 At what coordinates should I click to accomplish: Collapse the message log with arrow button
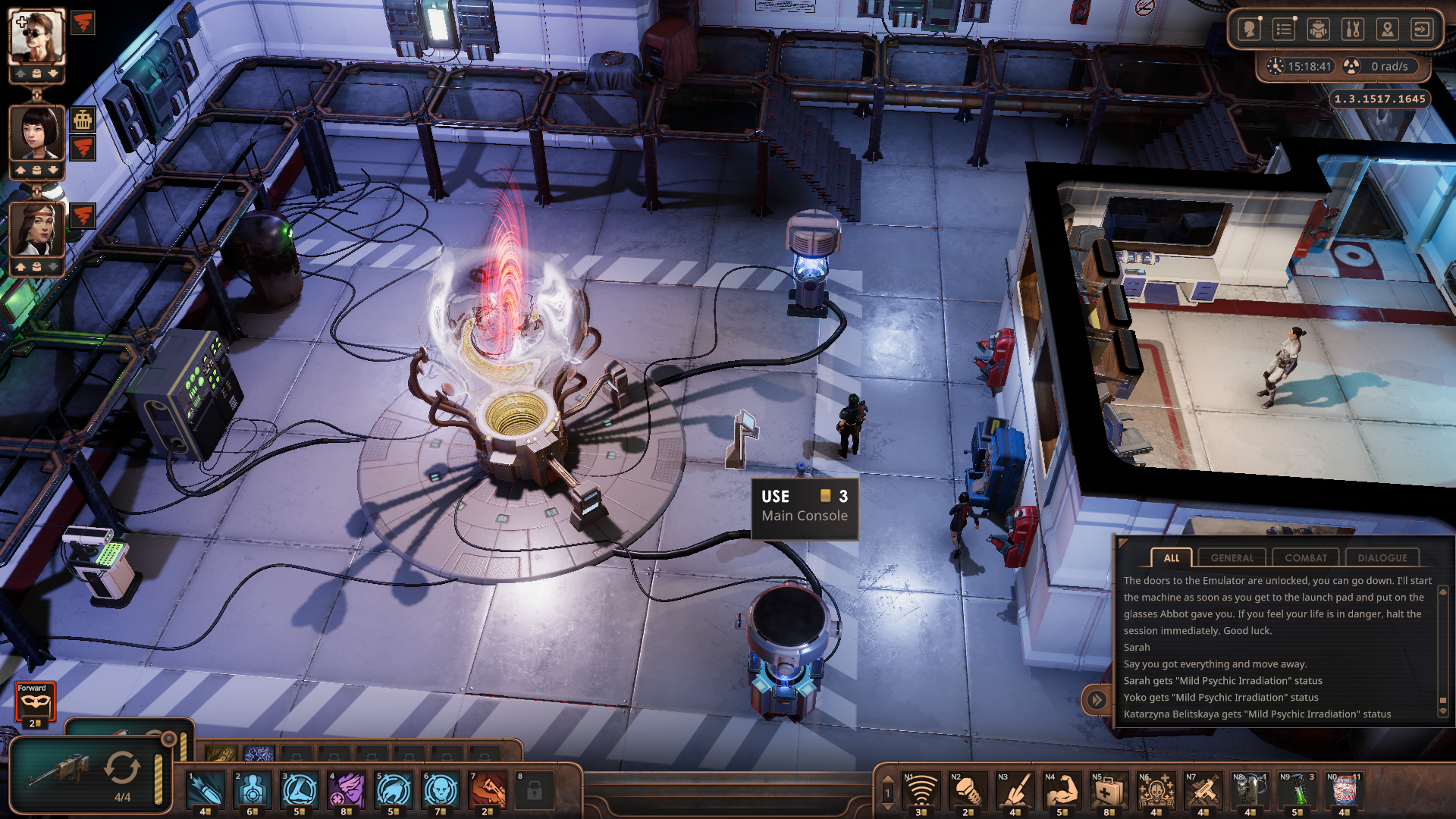pyautogui.click(x=1097, y=699)
